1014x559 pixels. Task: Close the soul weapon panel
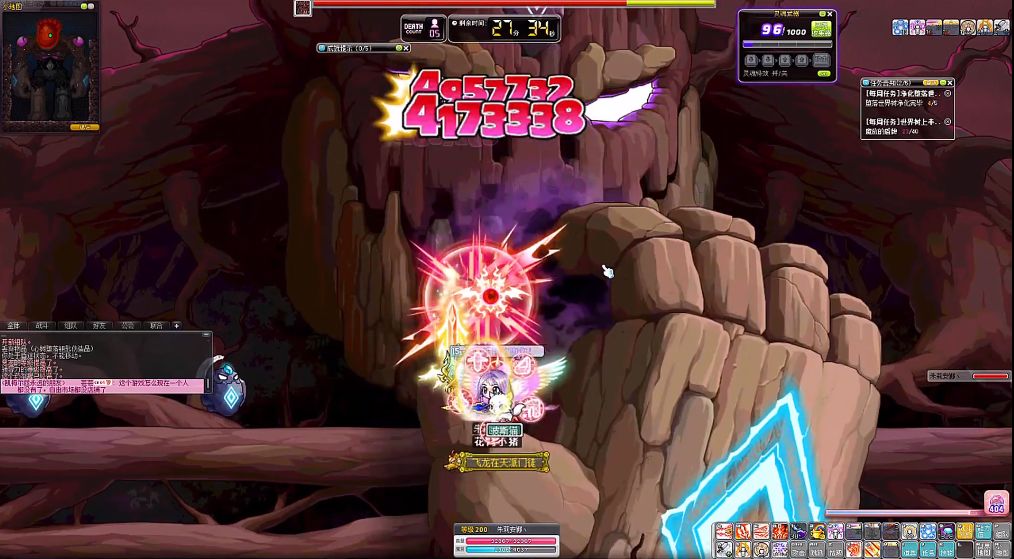830,15
